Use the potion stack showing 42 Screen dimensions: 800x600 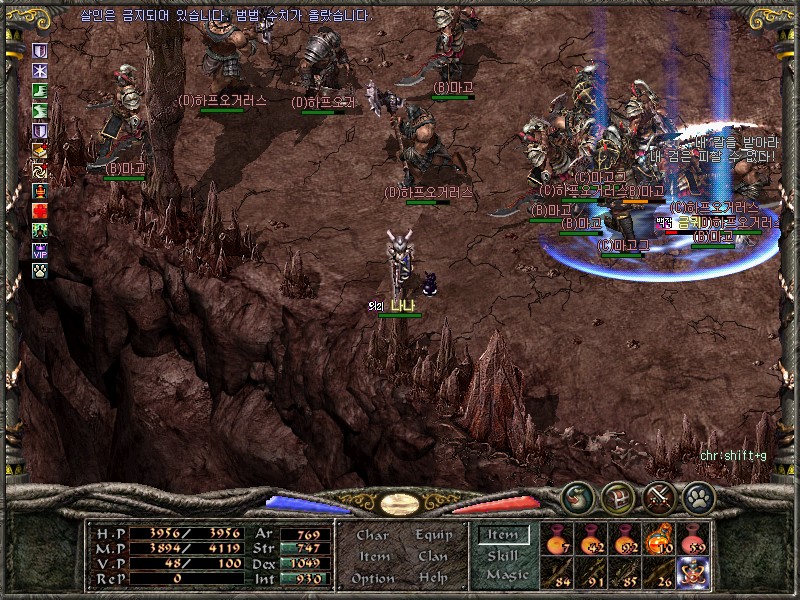pos(591,540)
